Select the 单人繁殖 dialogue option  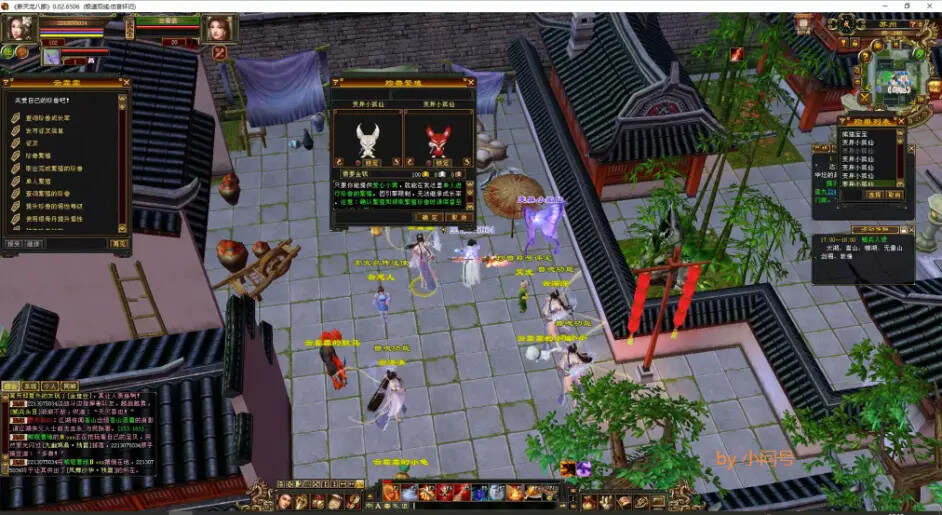point(41,181)
